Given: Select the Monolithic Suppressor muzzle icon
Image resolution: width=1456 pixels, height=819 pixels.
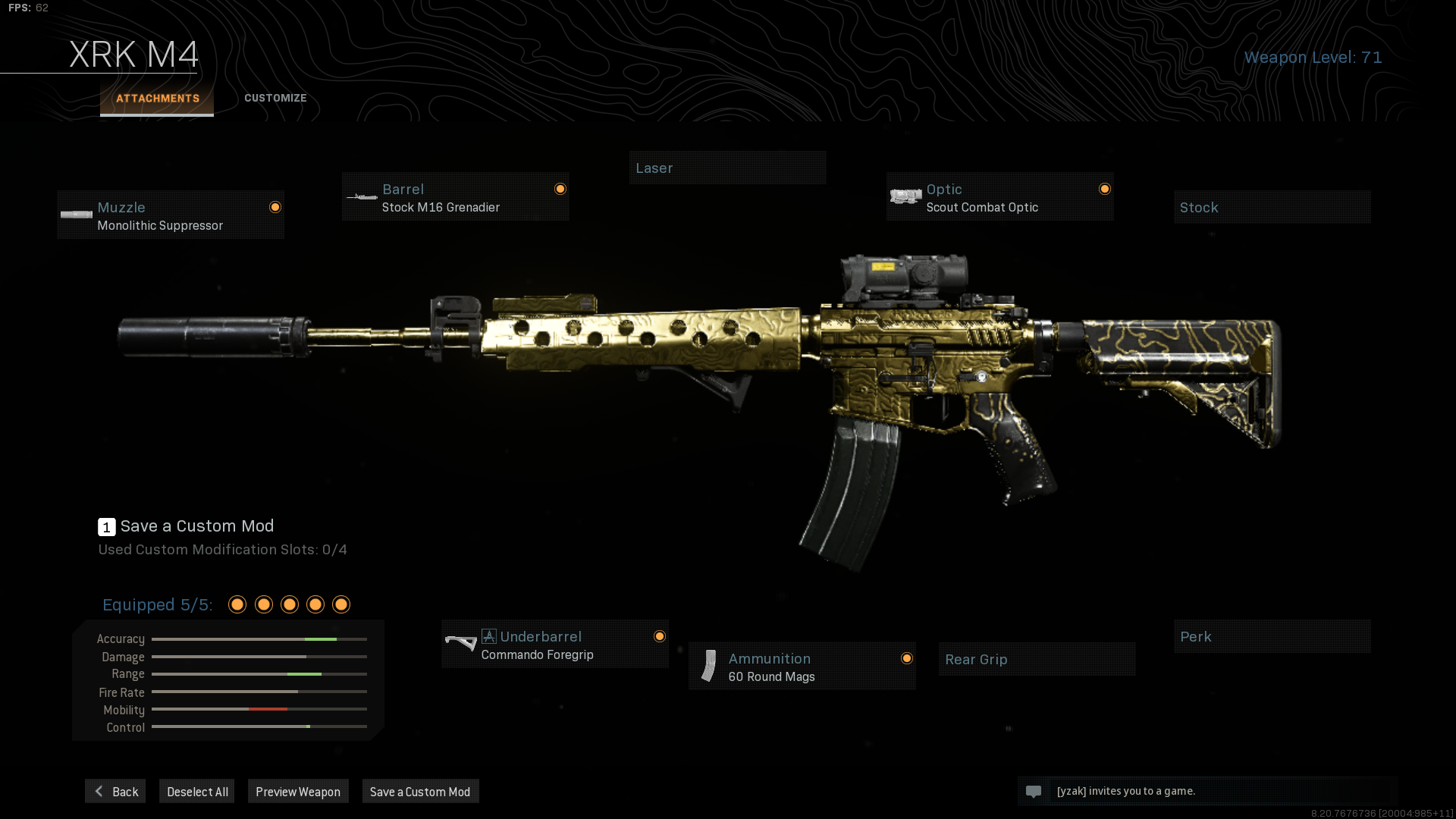Looking at the screenshot, I should tap(76, 215).
